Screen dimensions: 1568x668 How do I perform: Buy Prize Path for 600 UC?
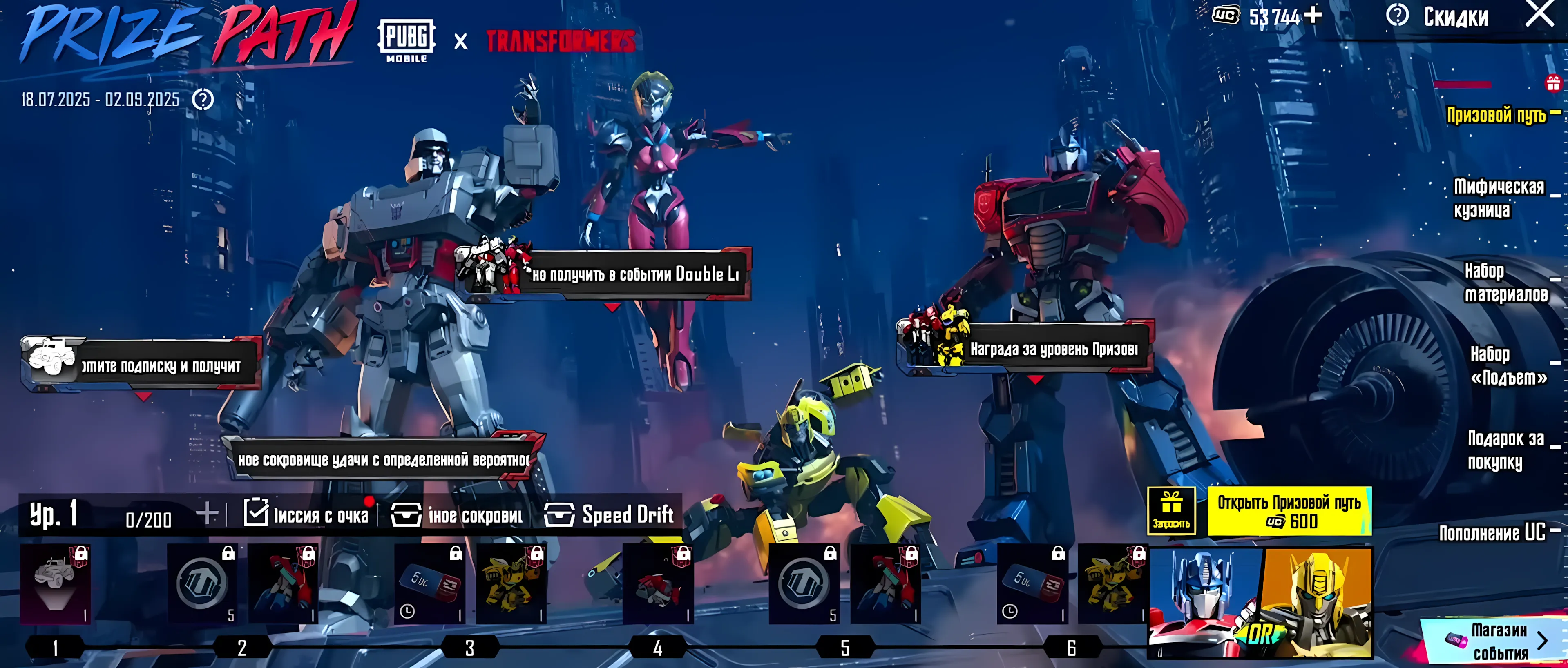(1289, 511)
